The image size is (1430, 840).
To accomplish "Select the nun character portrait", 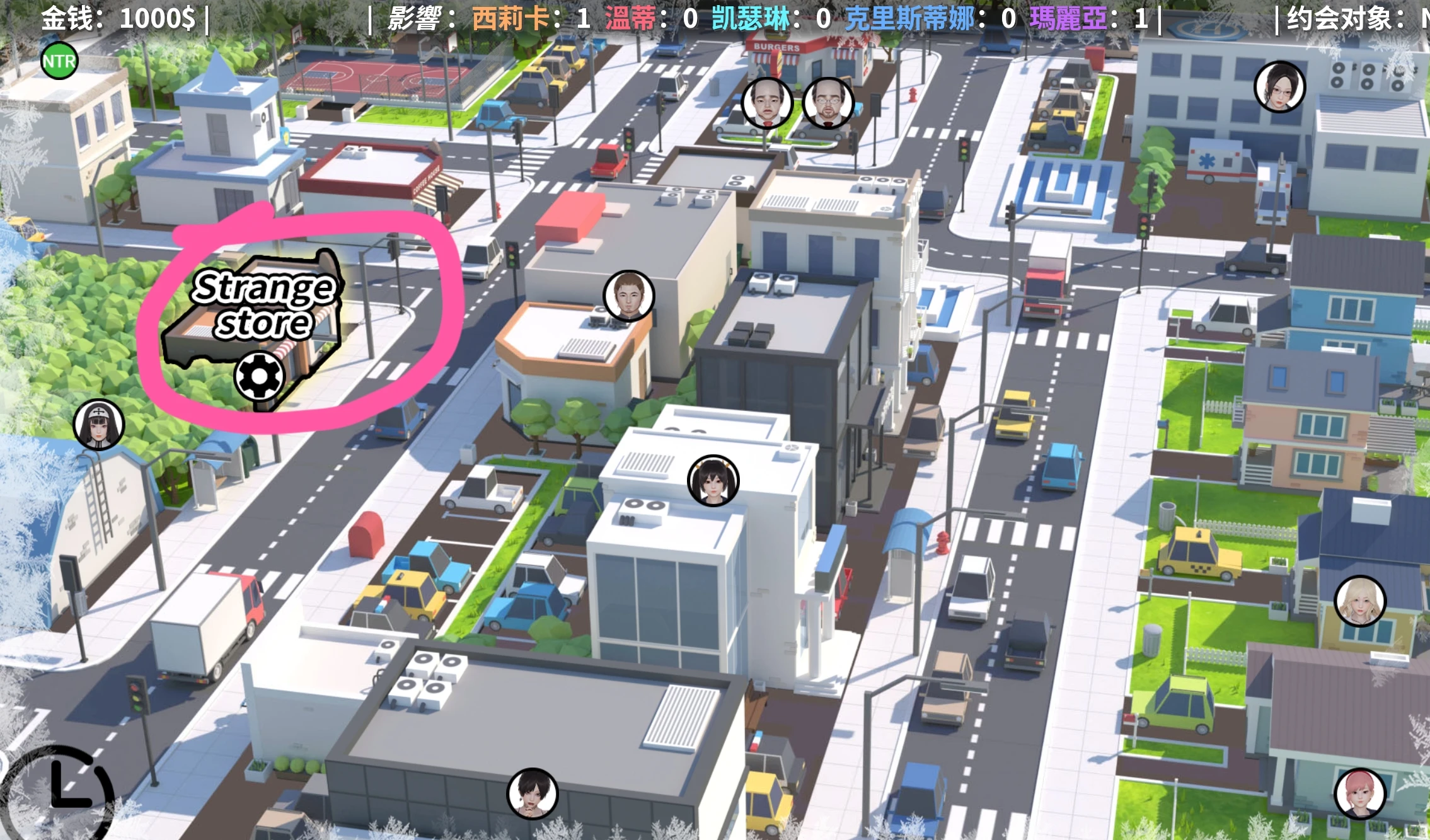I will pyautogui.click(x=98, y=424).
